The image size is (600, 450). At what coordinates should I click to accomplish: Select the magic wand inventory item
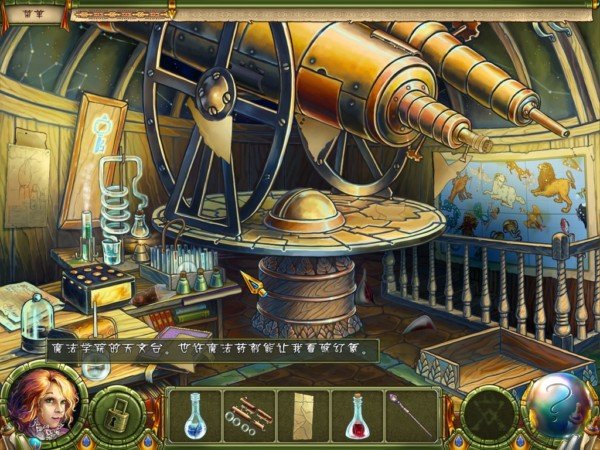[x=411, y=412]
